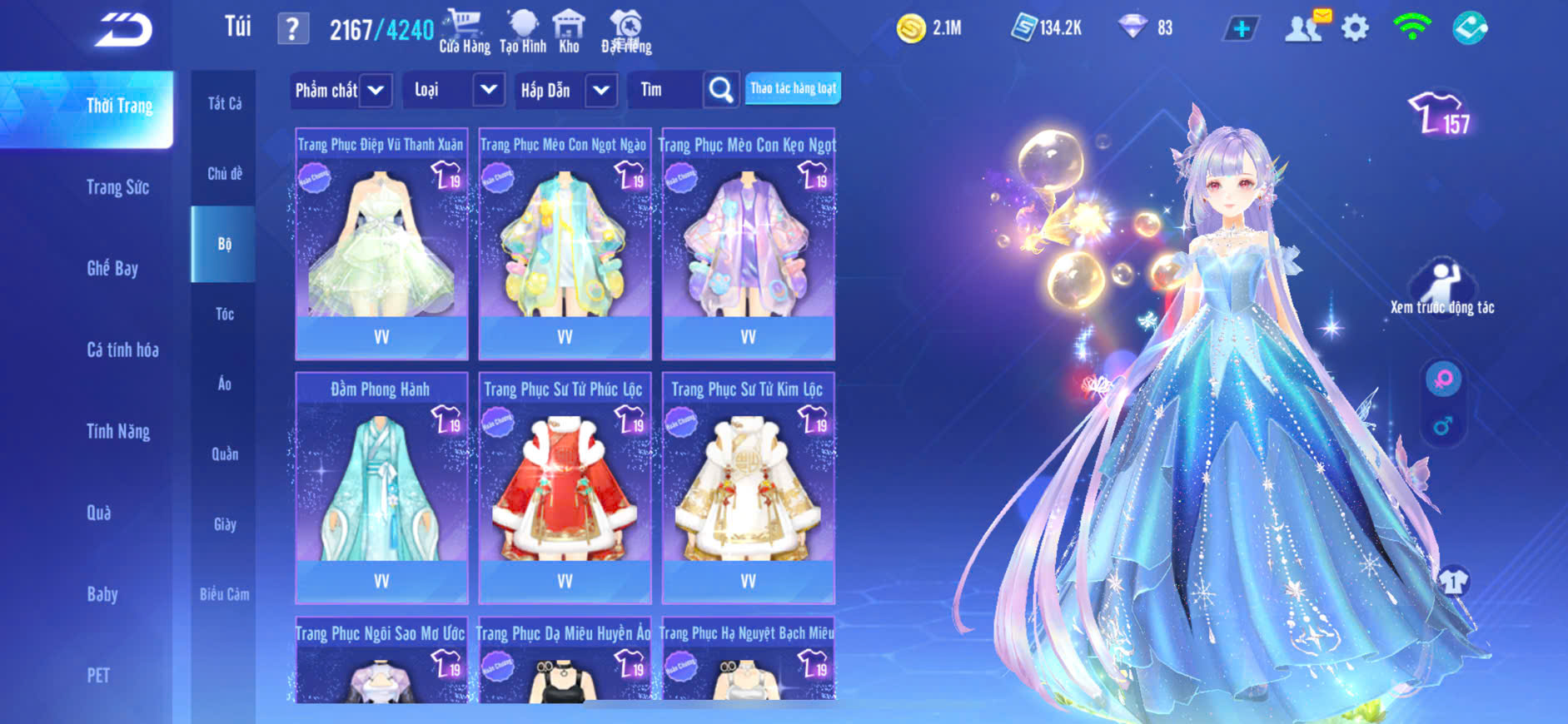This screenshot has width=1568, height=724.
Task: Open the help question mark
Action: [x=292, y=30]
